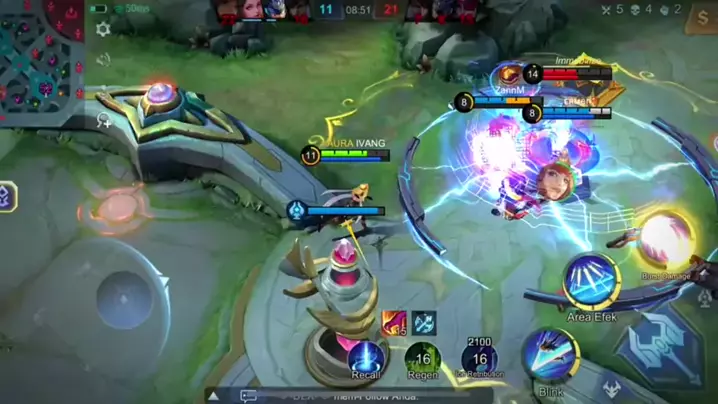Tap the attack-minion button below basic attack

pos(611,388)
